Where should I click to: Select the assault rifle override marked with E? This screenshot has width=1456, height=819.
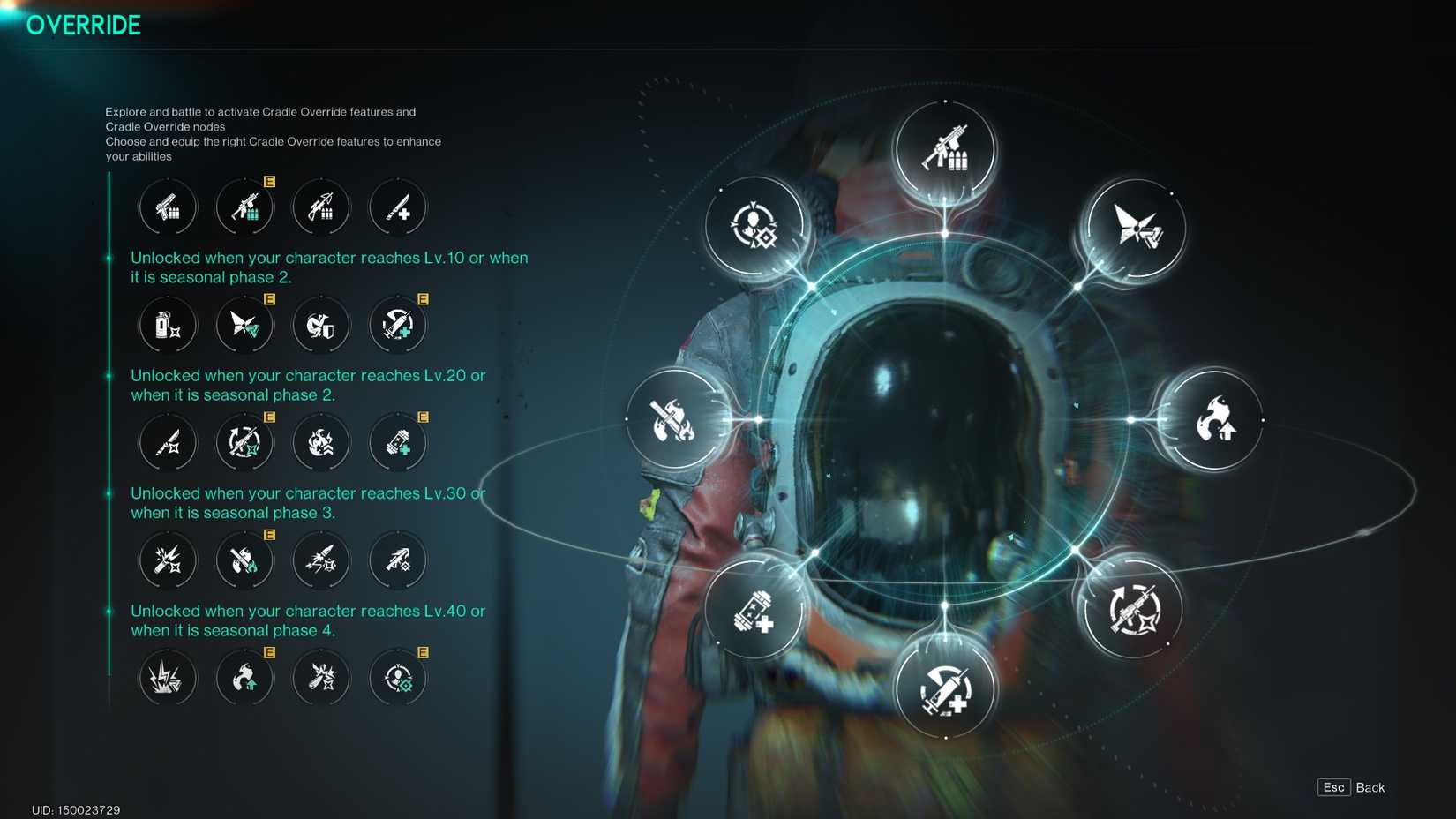tap(244, 207)
